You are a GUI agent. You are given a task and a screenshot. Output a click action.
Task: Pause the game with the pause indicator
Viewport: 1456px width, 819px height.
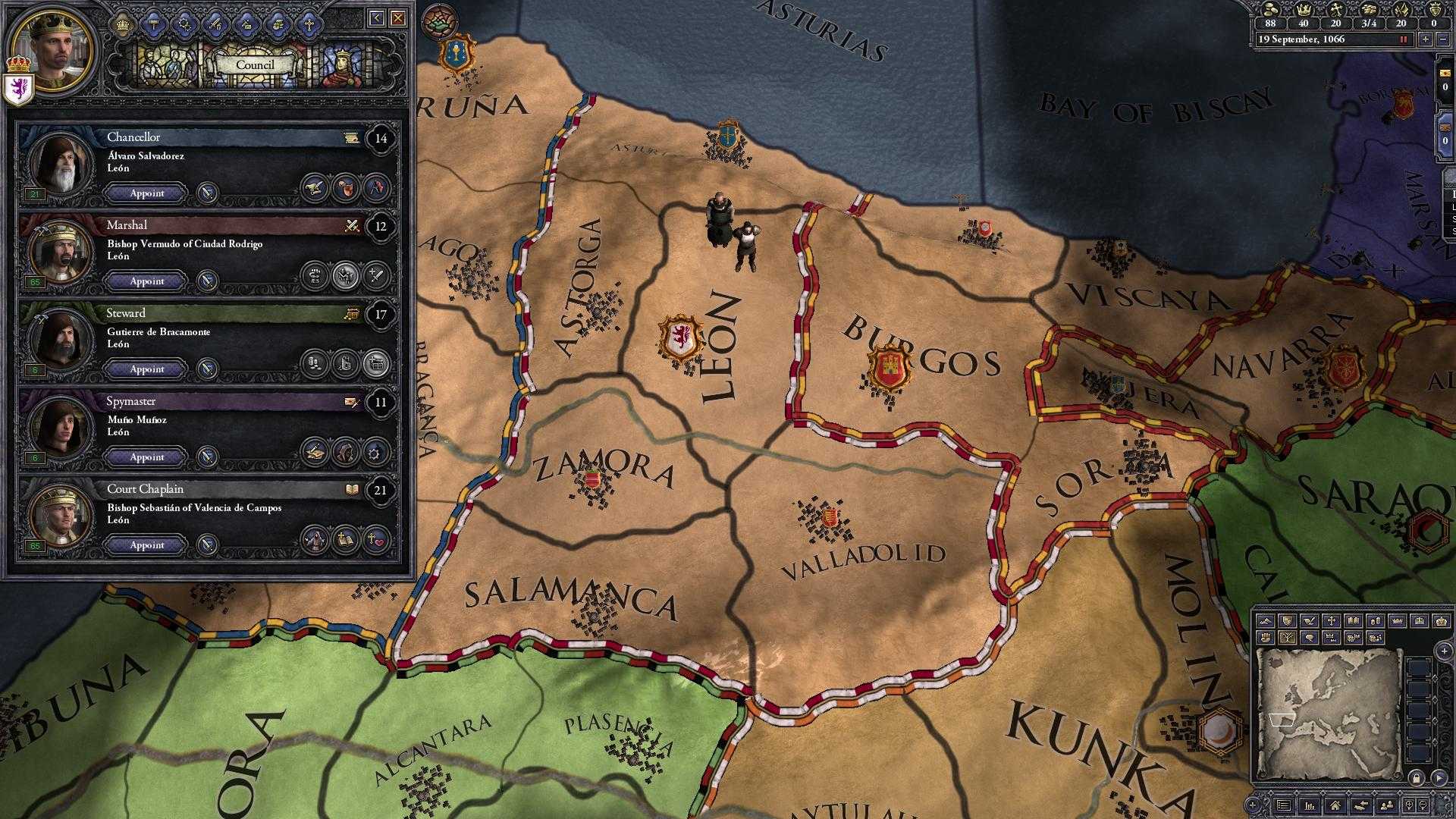[1403, 40]
